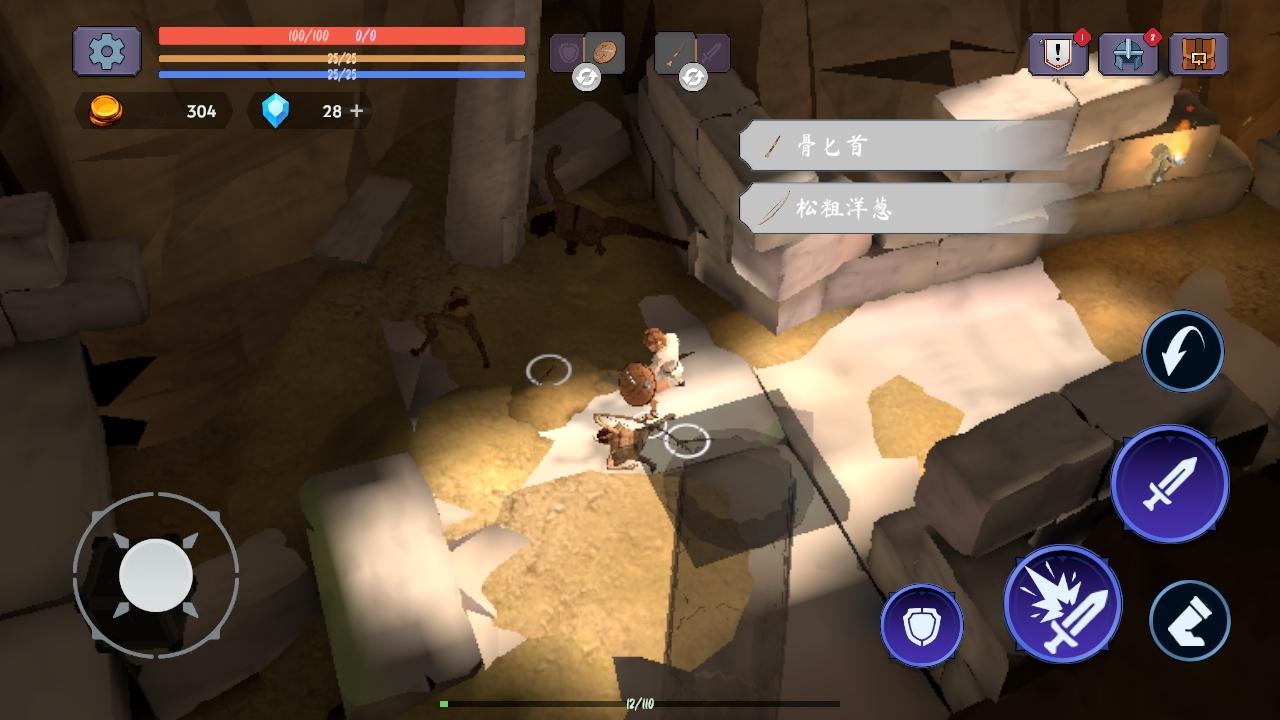Viewport: 1280px width, 720px height.
Task: Attack with the basic sword button
Action: tap(1169, 484)
